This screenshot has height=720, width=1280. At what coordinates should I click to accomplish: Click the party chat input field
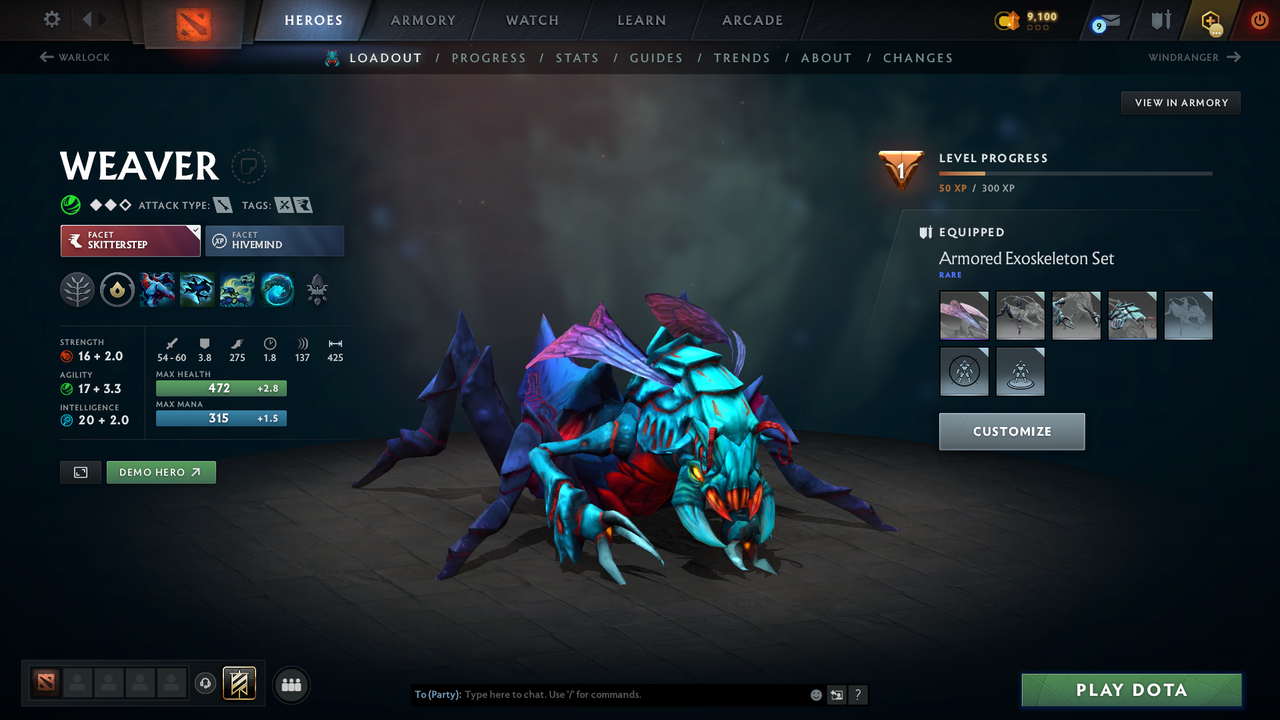click(x=600, y=694)
